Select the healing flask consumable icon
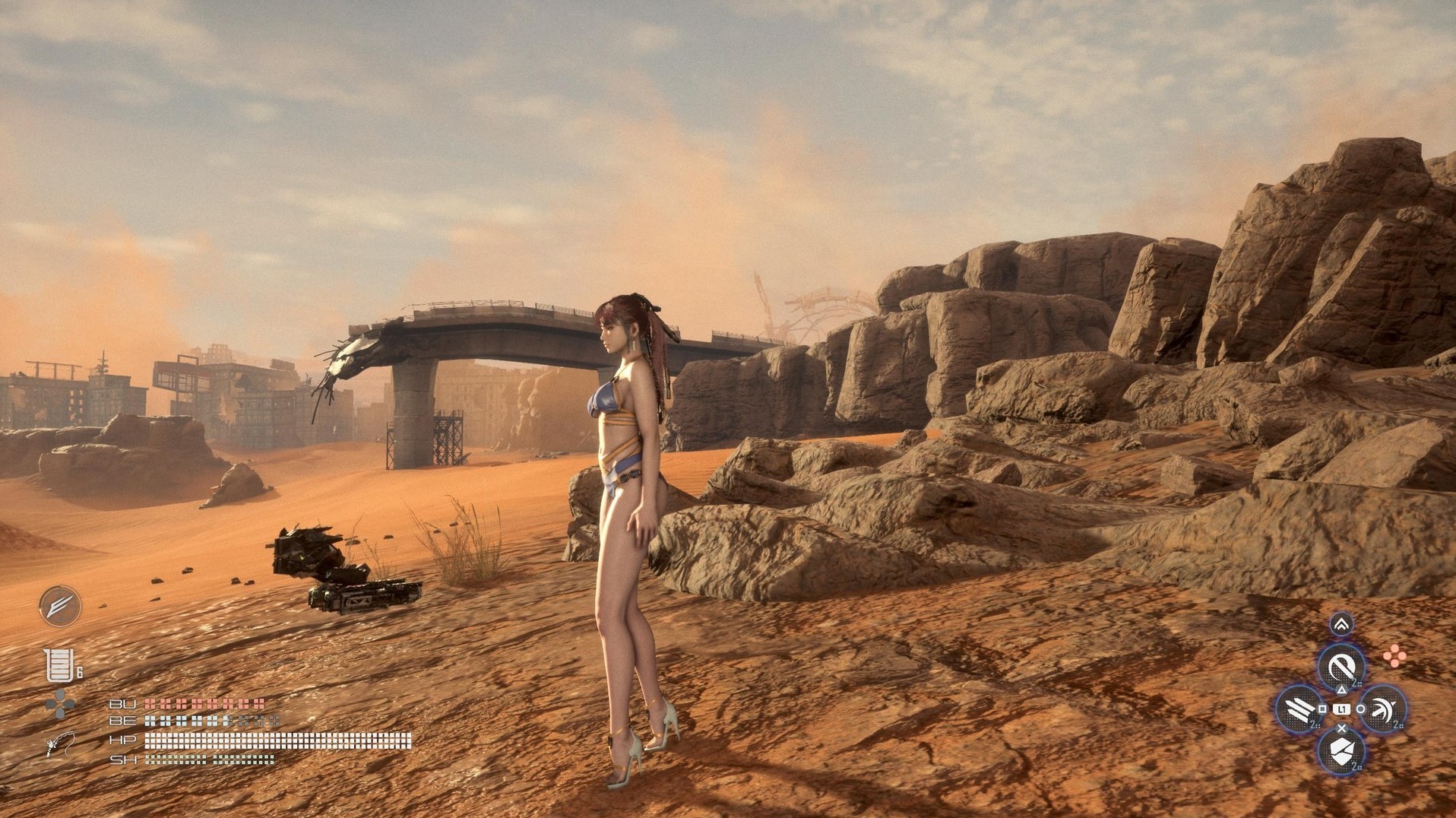 coord(58,665)
